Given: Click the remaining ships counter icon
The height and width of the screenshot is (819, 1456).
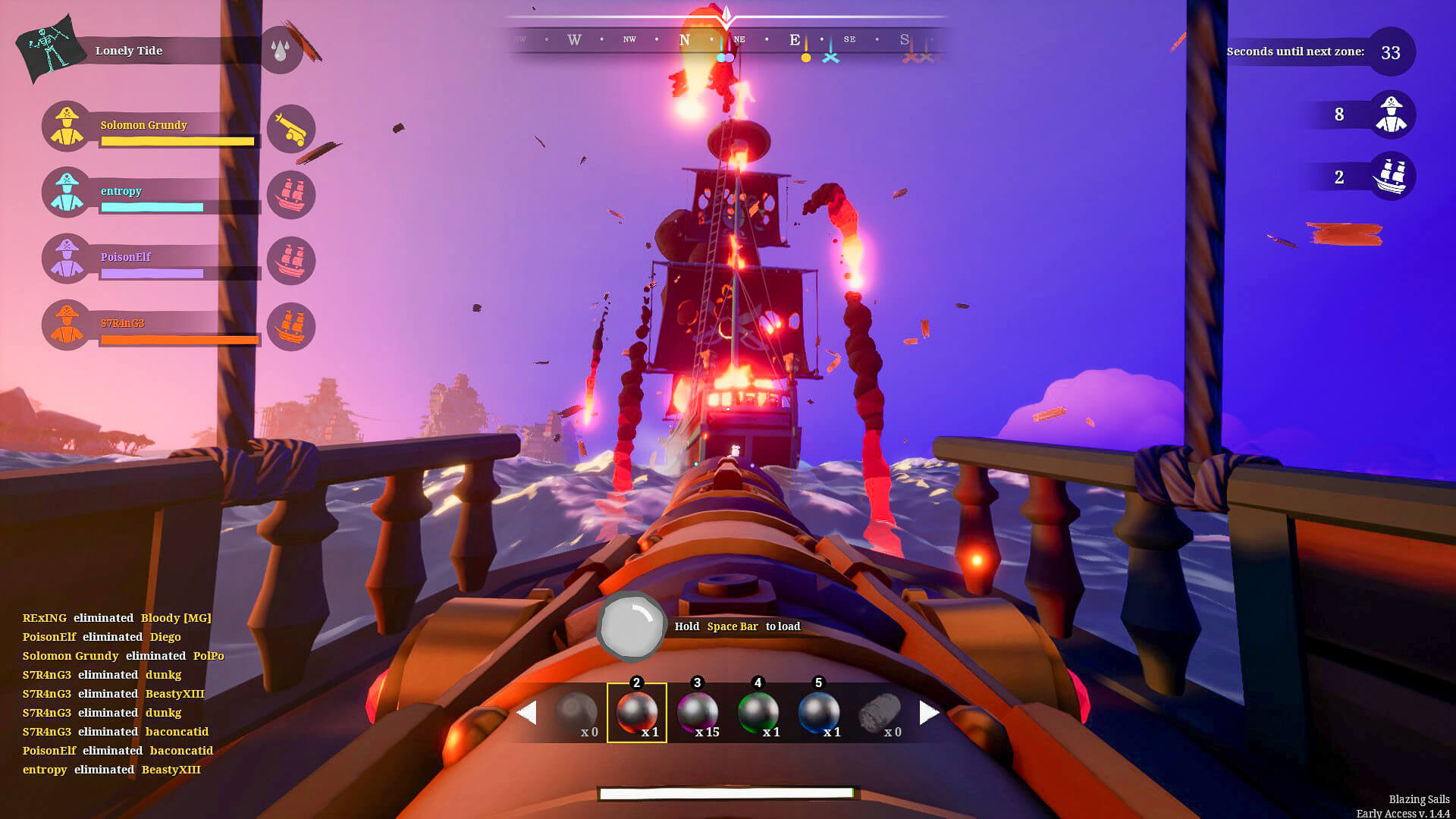Looking at the screenshot, I should click(1392, 176).
